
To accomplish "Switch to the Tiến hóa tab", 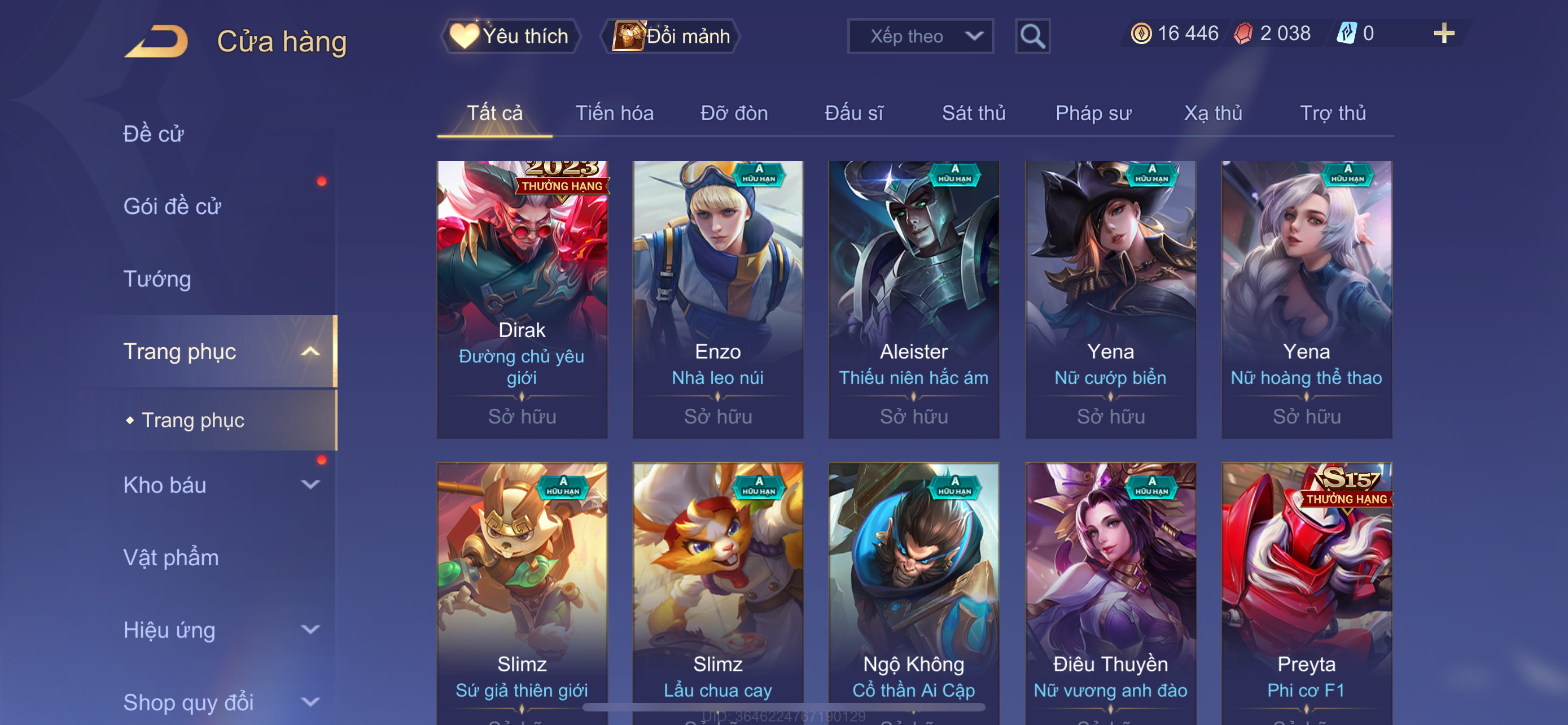I will pos(614,113).
